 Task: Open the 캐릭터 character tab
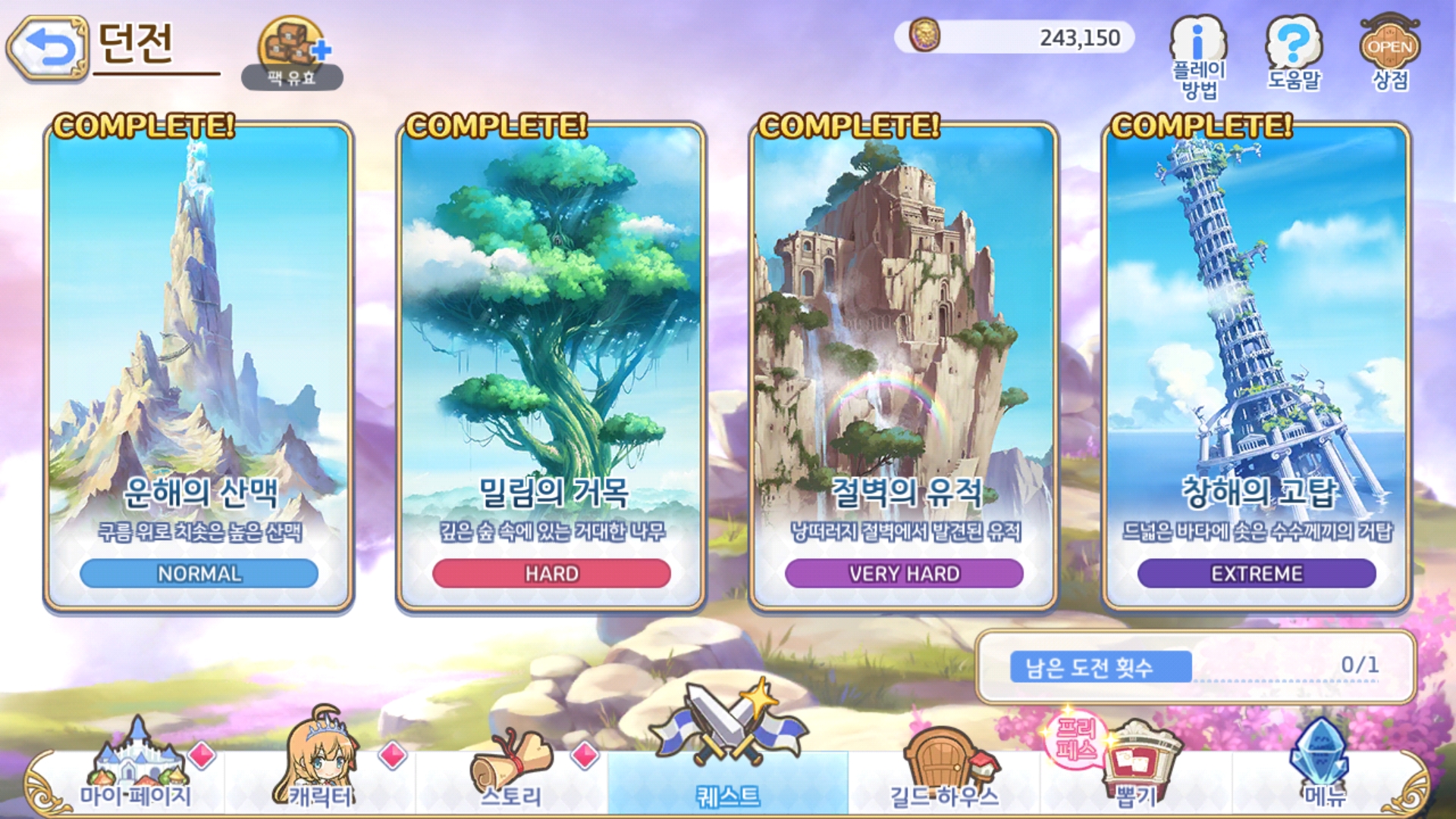tap(322, 767)
